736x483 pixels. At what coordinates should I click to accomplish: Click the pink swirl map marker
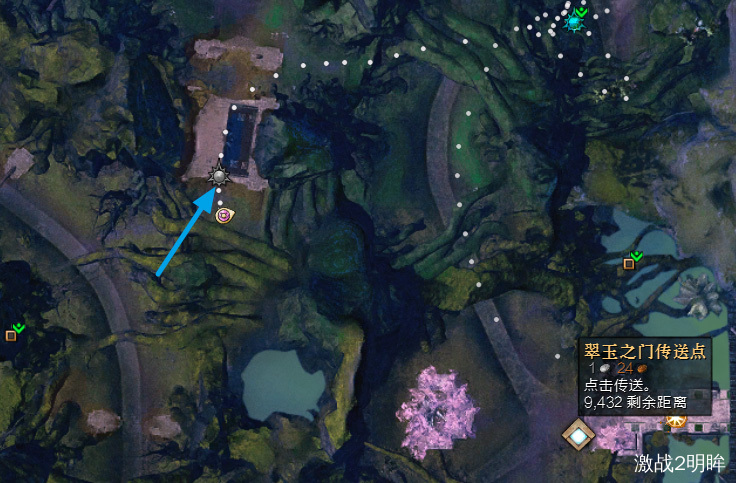click(223, 214)
